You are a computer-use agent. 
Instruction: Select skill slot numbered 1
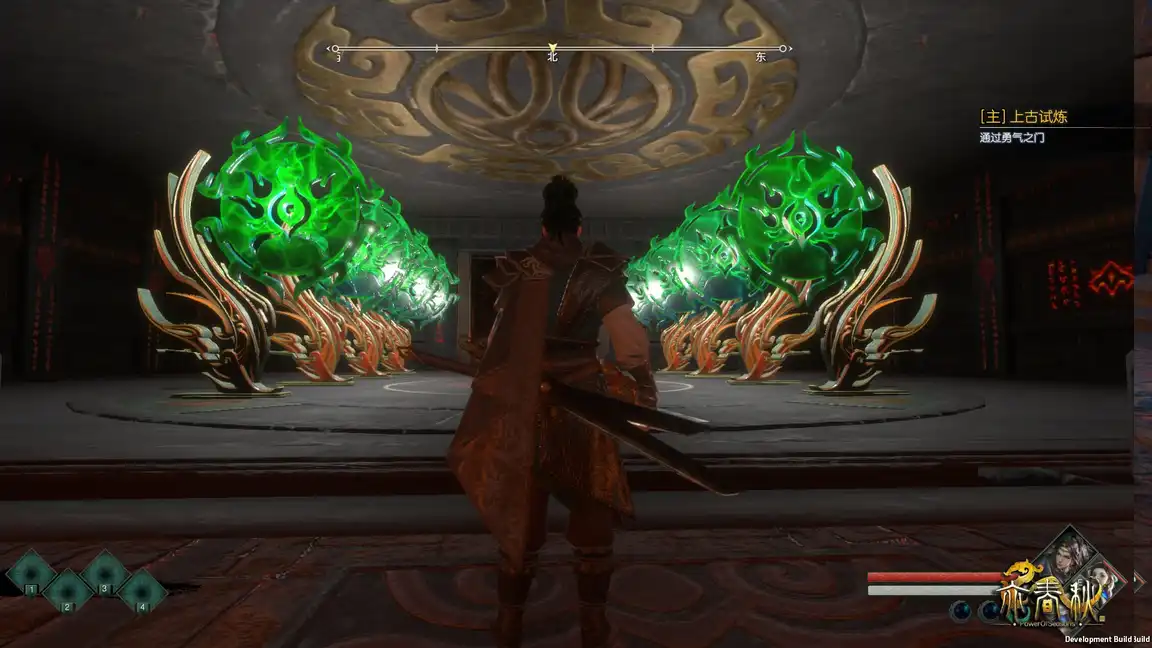point(30,575)
